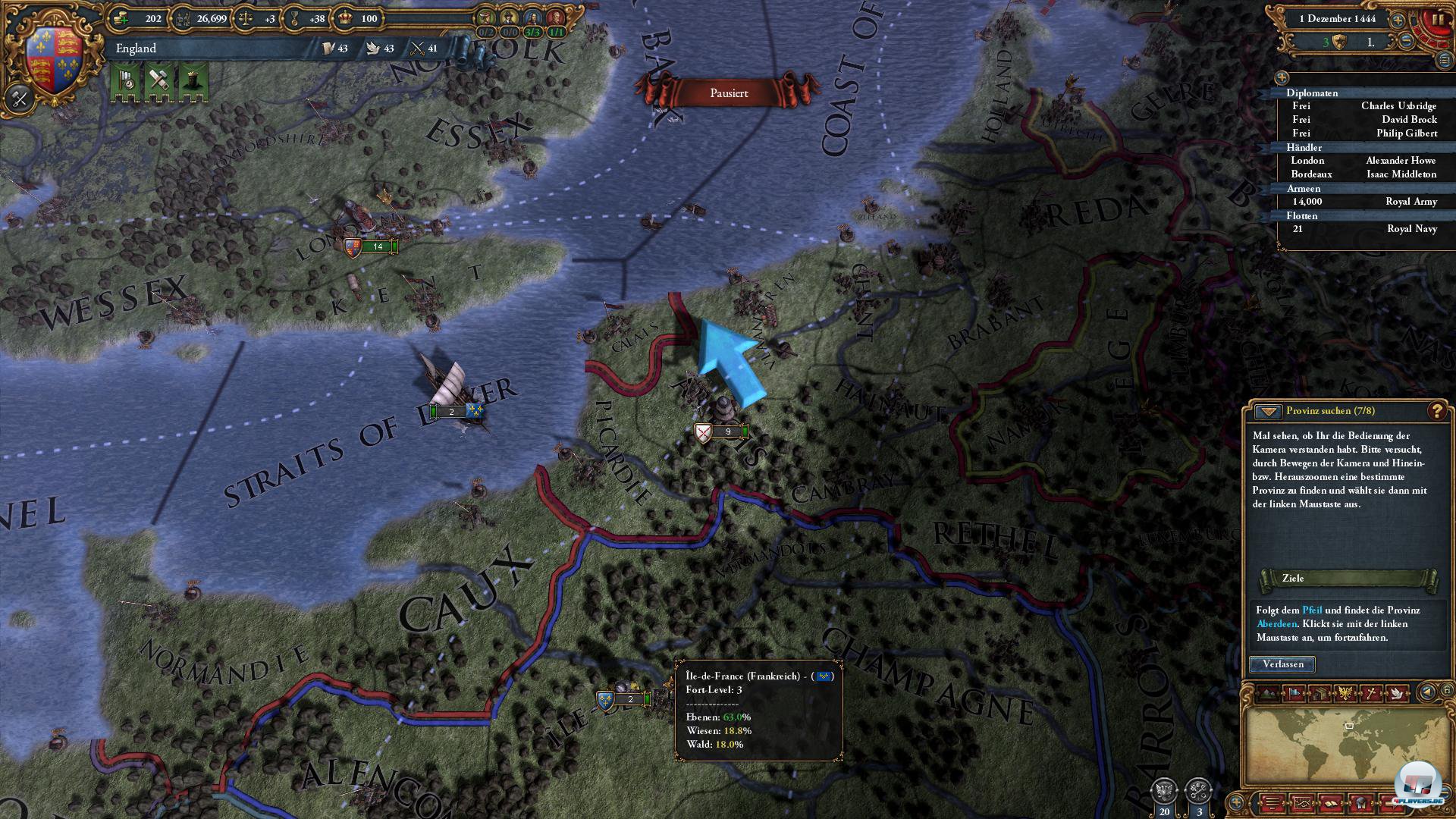Select diplomat Charles Uxbridge in the outliner

click(x=1398, y=106)
